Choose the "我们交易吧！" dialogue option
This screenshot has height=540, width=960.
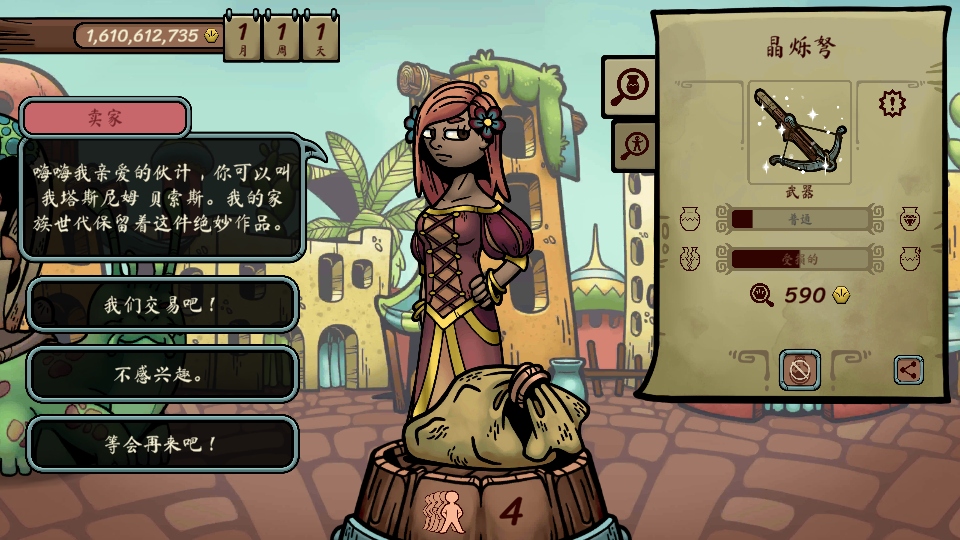pyautogui.click(x=161, y=305)
